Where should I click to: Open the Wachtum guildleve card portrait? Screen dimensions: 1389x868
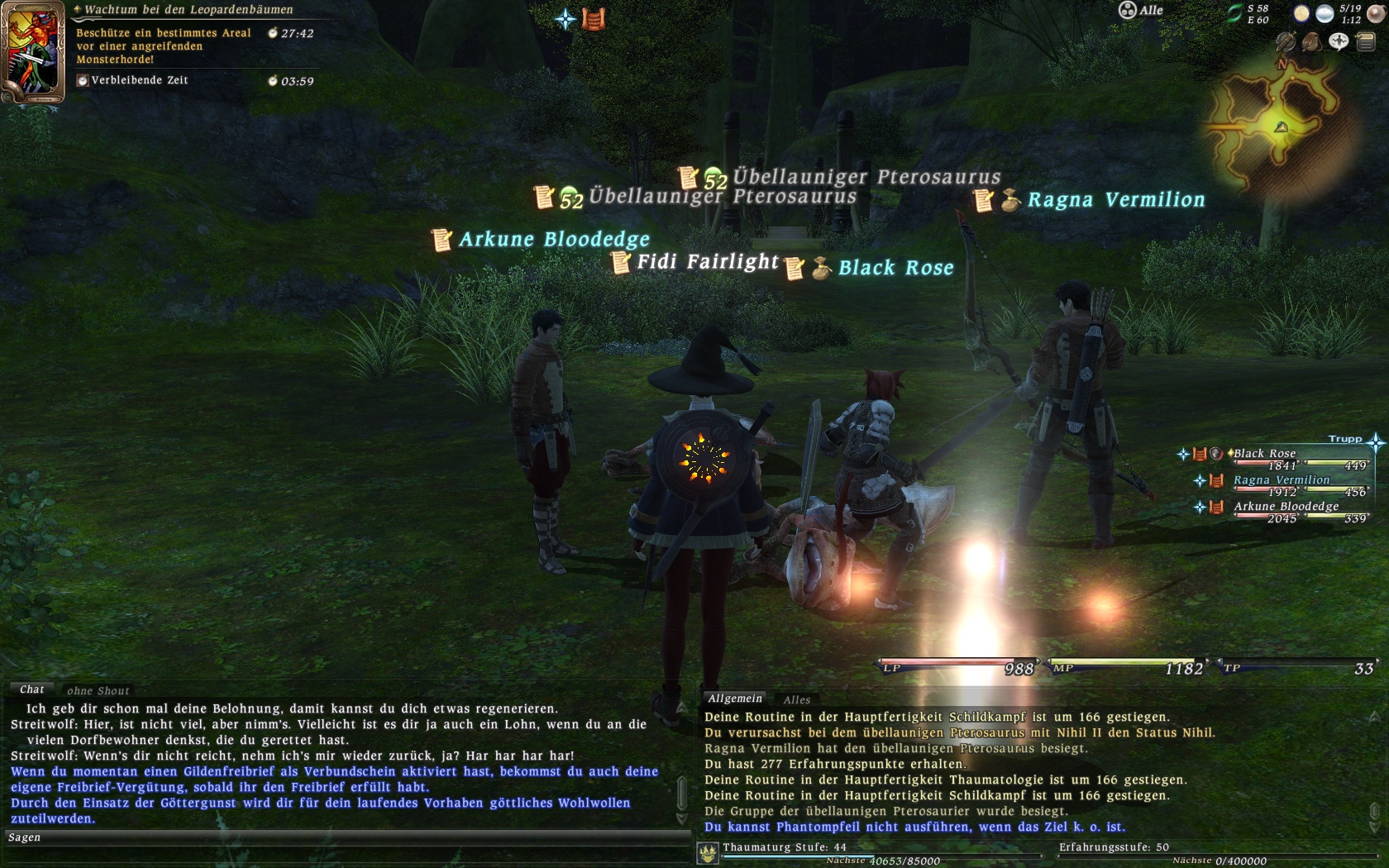(33, 51)
